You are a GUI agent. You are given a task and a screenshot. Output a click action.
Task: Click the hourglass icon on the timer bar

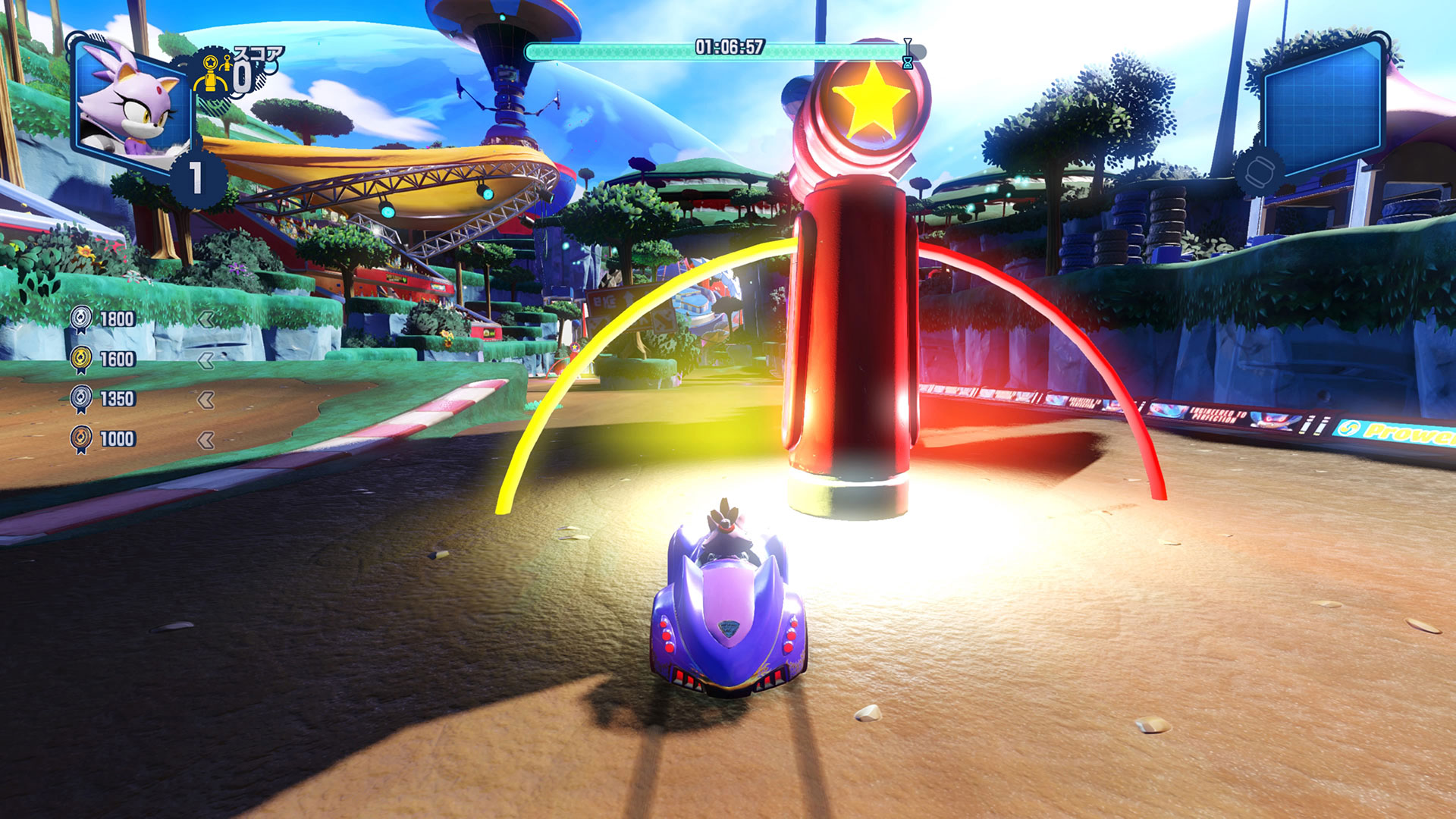[x=907, y=55]
